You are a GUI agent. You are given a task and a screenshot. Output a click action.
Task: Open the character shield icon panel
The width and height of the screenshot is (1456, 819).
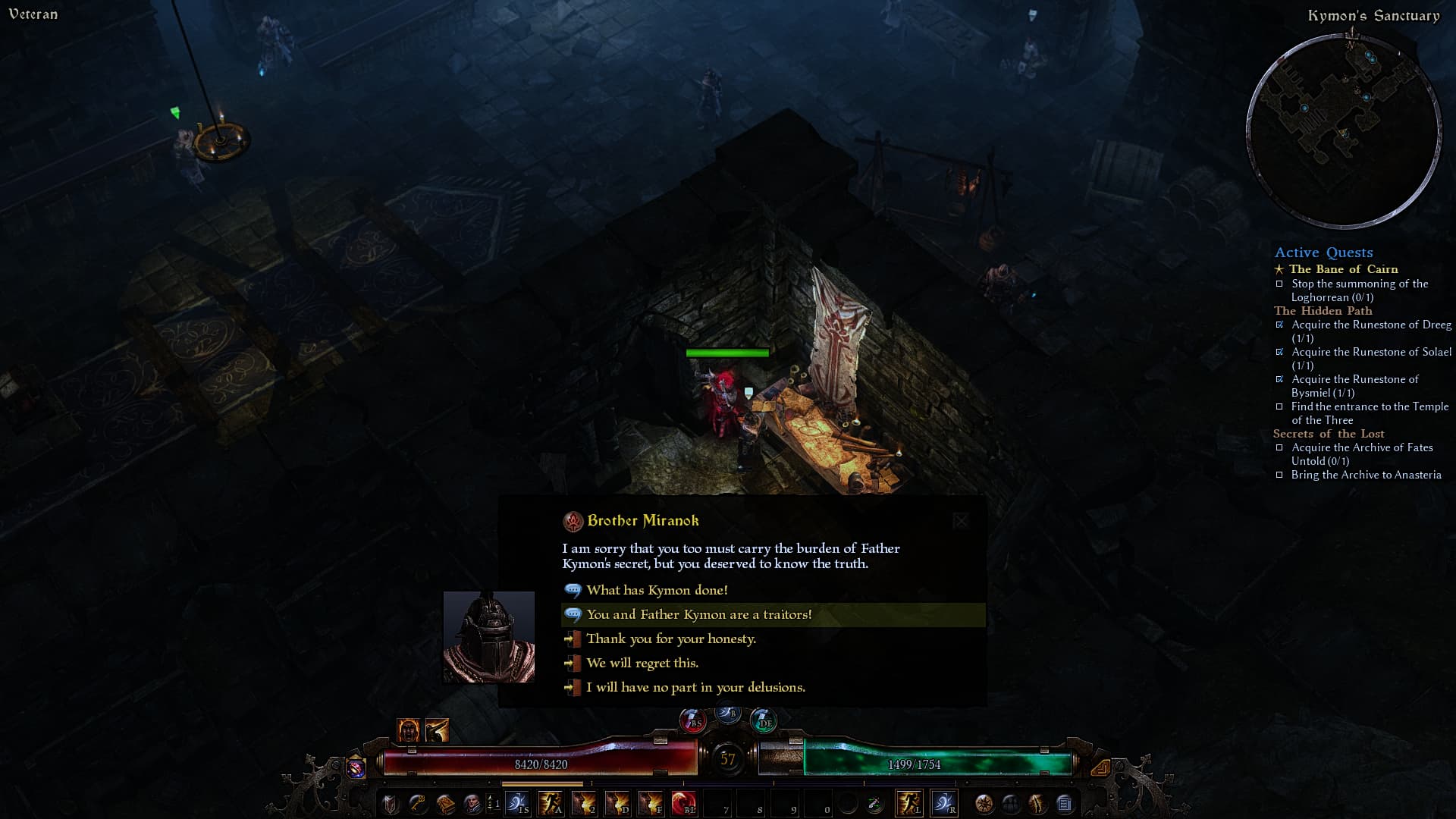390,804
